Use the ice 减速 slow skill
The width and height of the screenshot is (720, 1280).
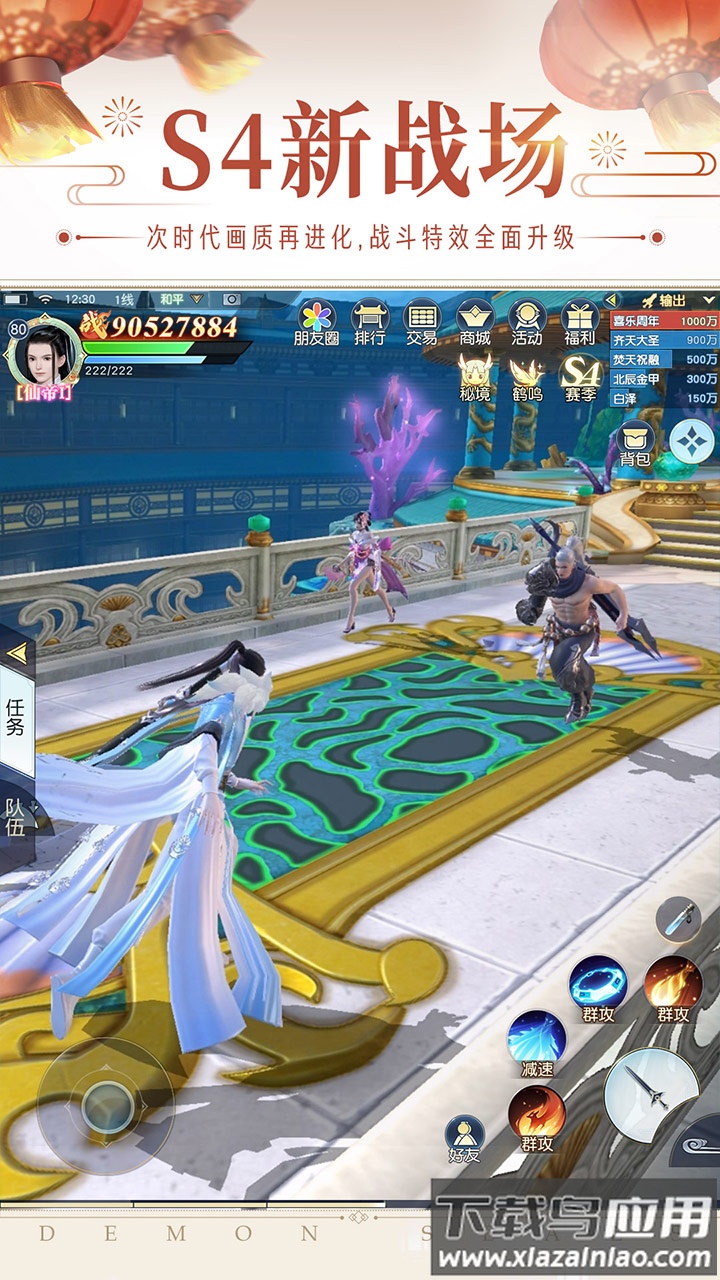coord(537,1040)
